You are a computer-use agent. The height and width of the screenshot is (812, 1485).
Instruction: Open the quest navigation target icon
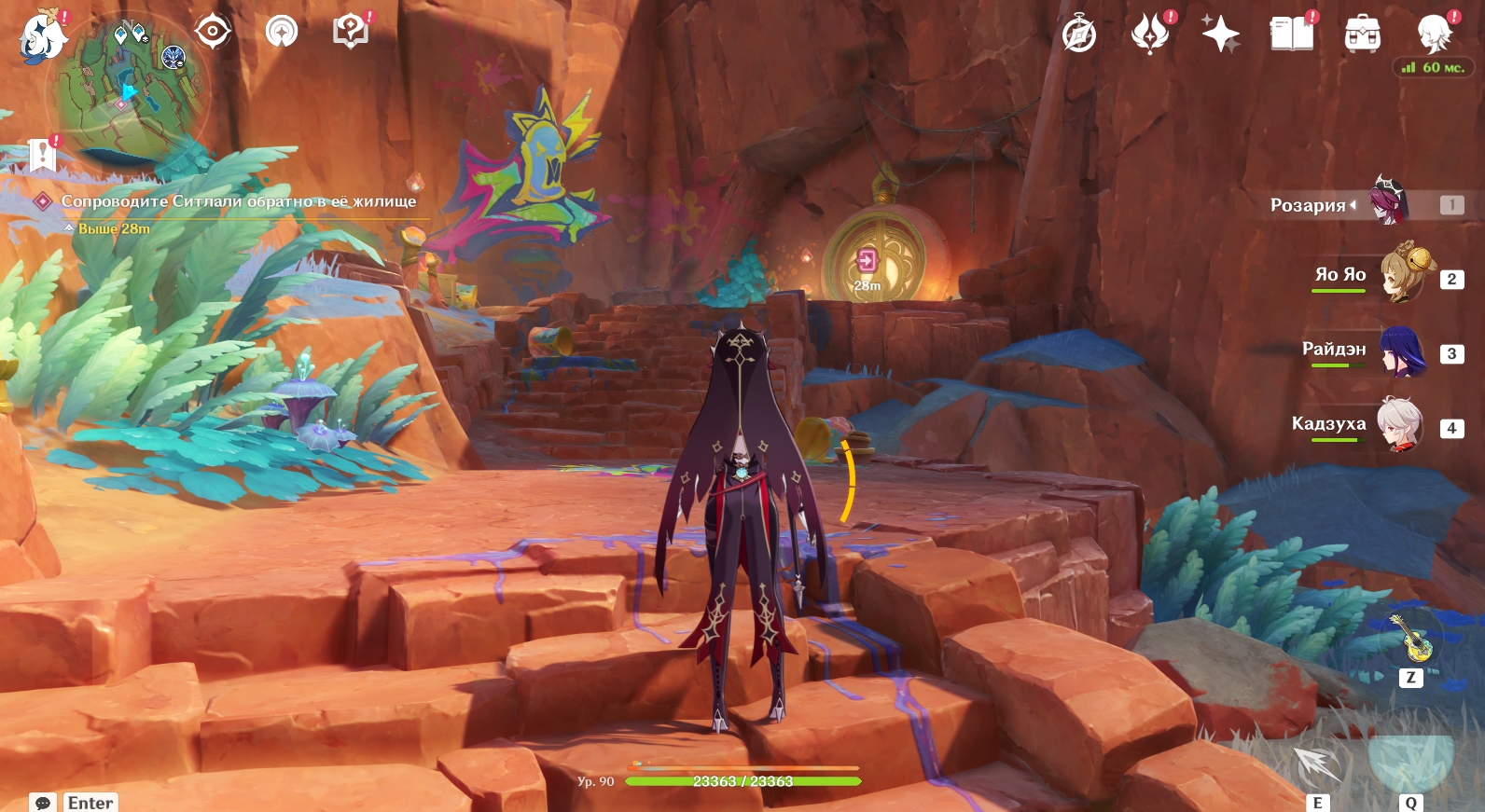[213, 32]
